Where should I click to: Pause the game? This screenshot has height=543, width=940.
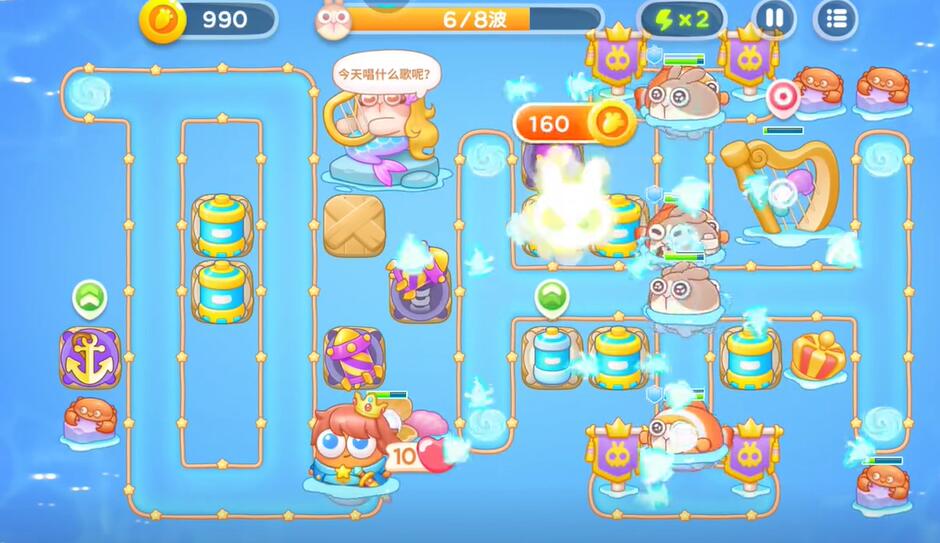[x=773, y=18]
